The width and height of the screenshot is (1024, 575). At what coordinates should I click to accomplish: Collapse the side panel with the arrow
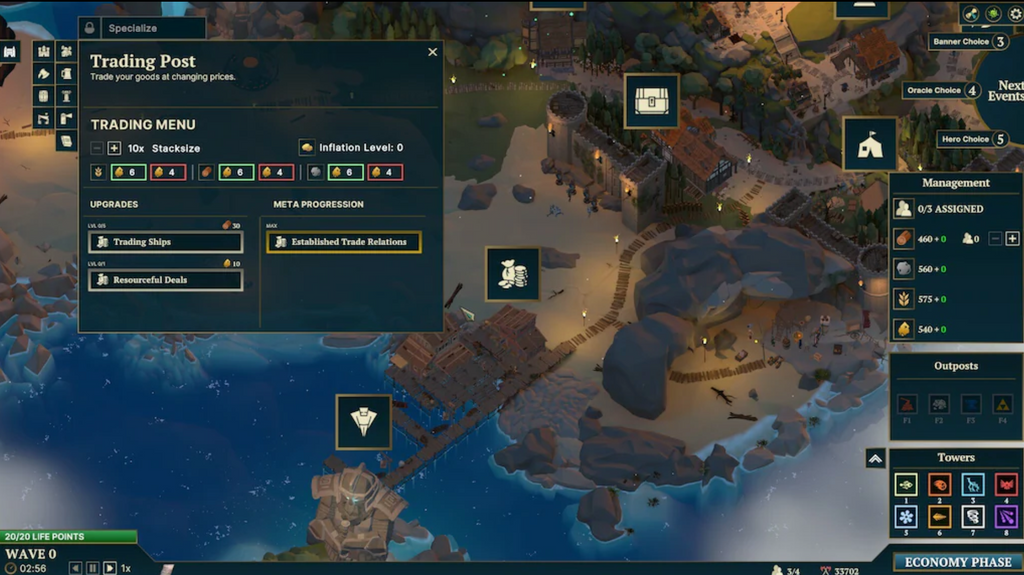point(875,458)
